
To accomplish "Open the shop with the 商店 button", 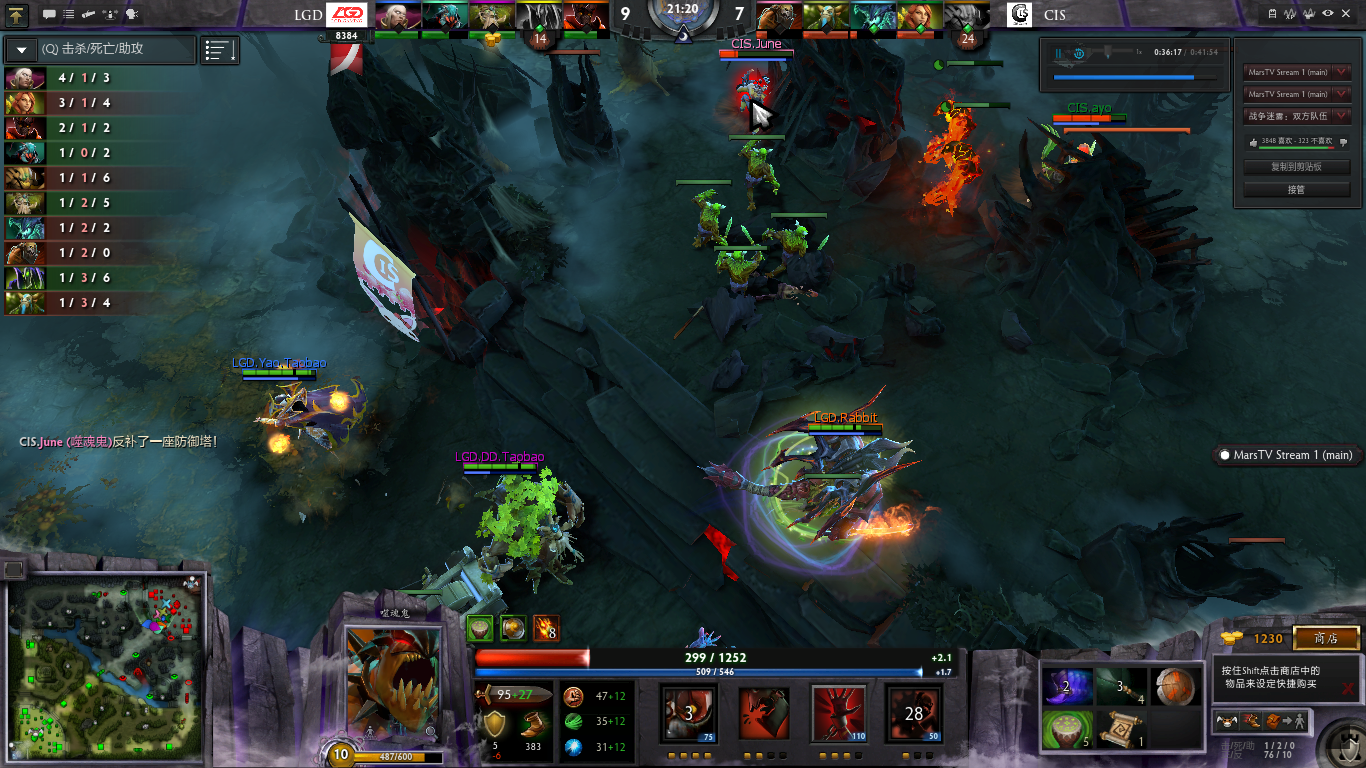I will 1326,638.
